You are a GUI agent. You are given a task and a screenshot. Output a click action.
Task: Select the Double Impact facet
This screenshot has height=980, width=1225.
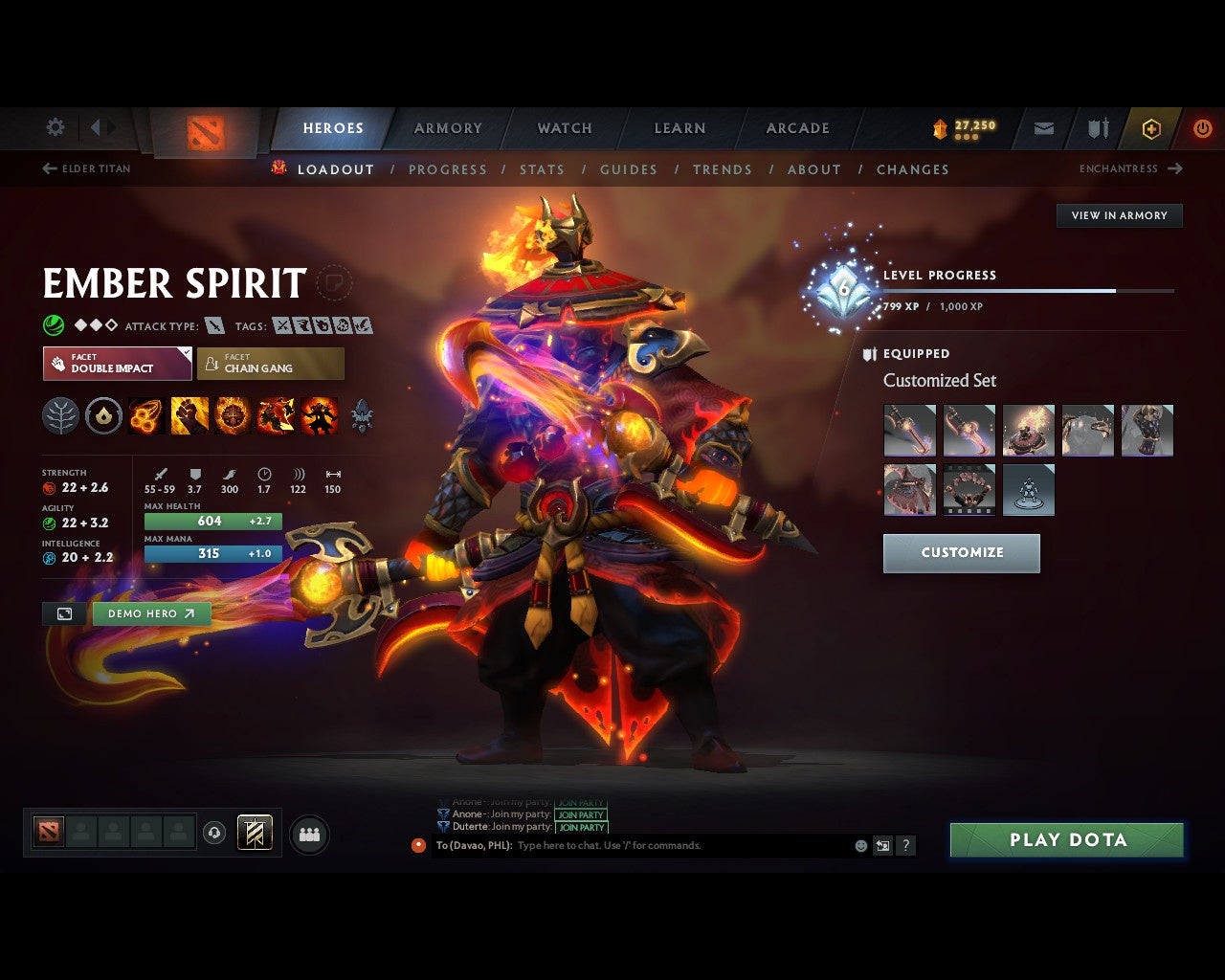[117, 364]
